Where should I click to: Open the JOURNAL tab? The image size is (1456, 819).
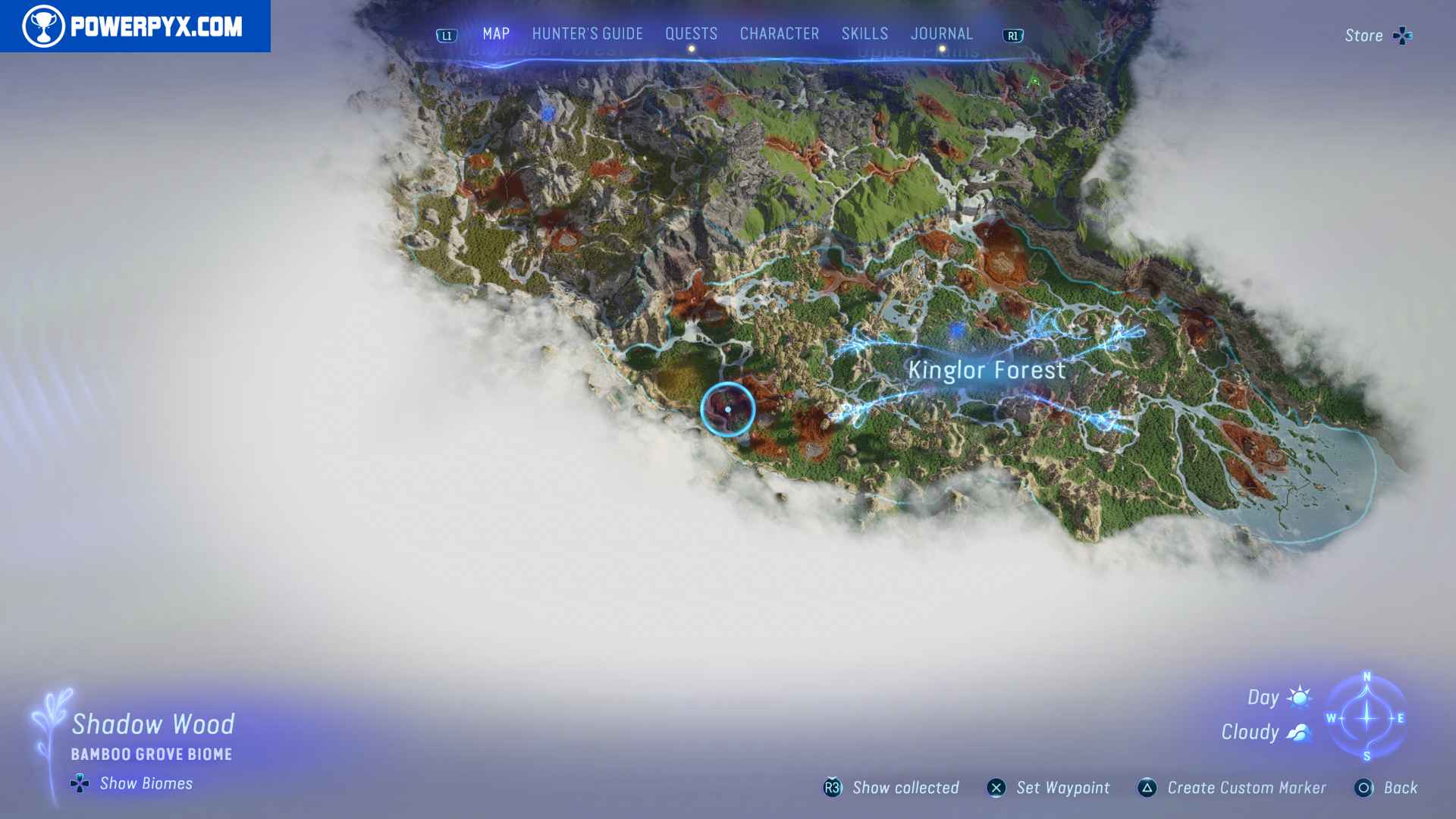coord(942,33)
